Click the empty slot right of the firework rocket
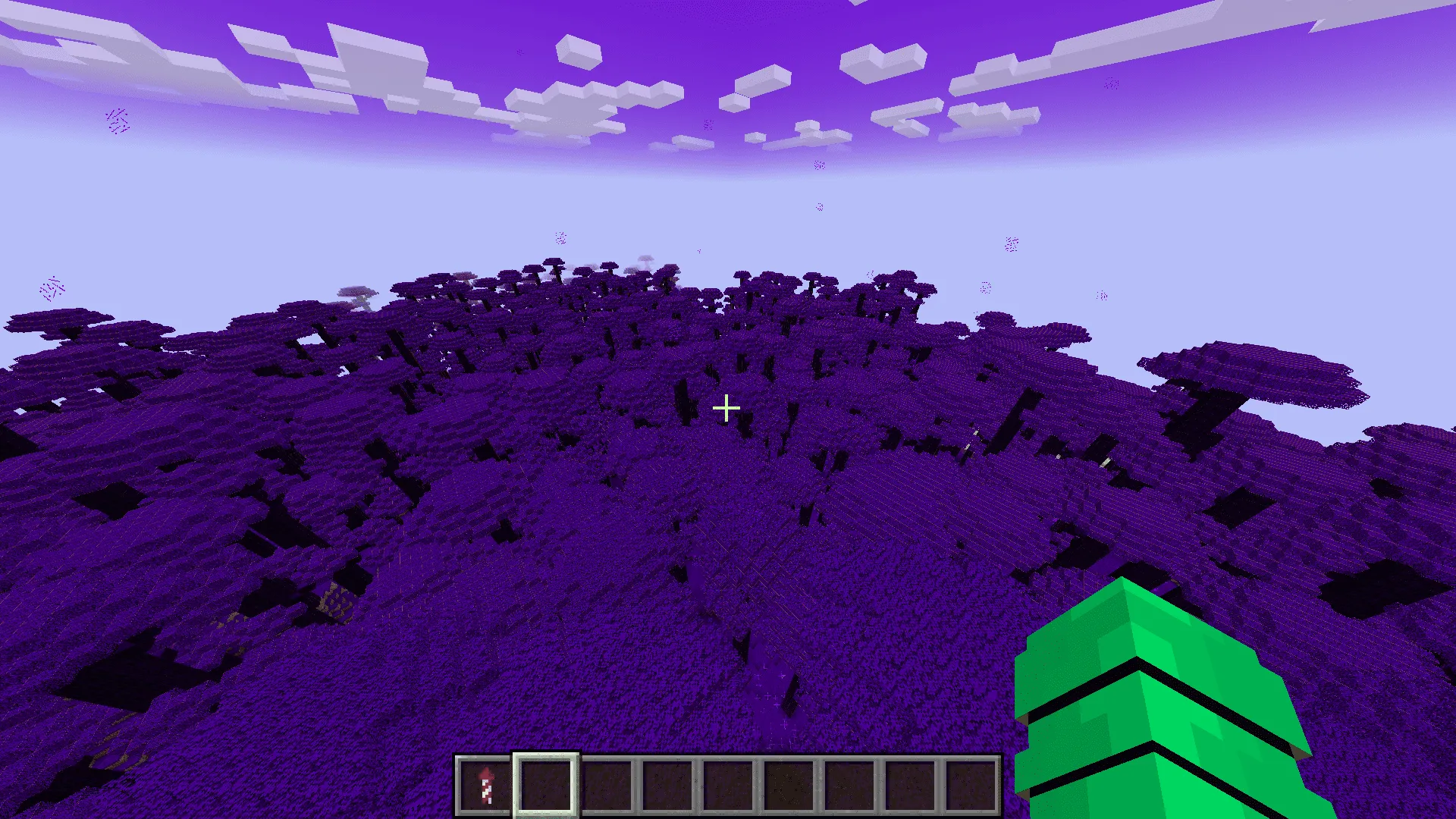The image size is (1456, 819). 544,786
